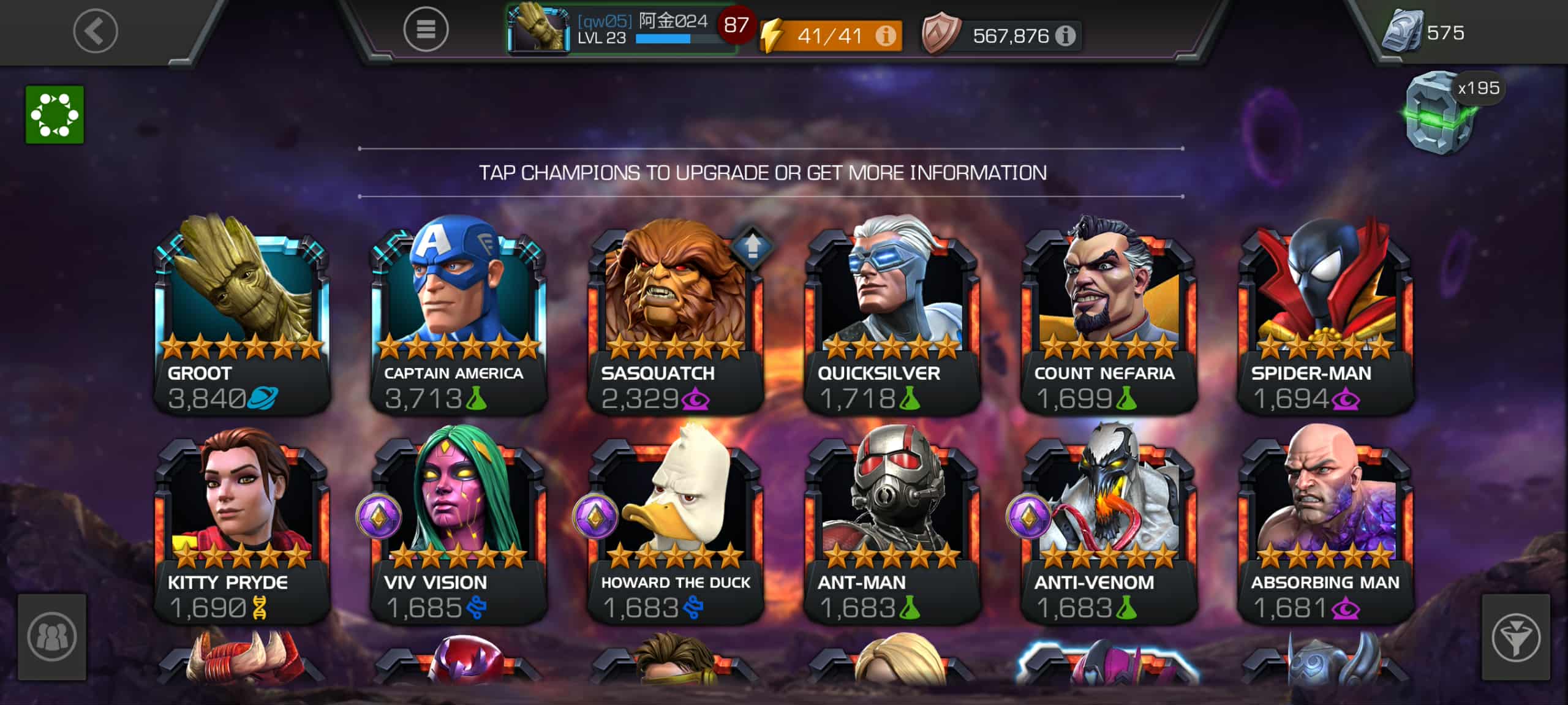Show rating info beside 567,876
This screenshot has height=705, width=1568.
(x=1066, y=36)
